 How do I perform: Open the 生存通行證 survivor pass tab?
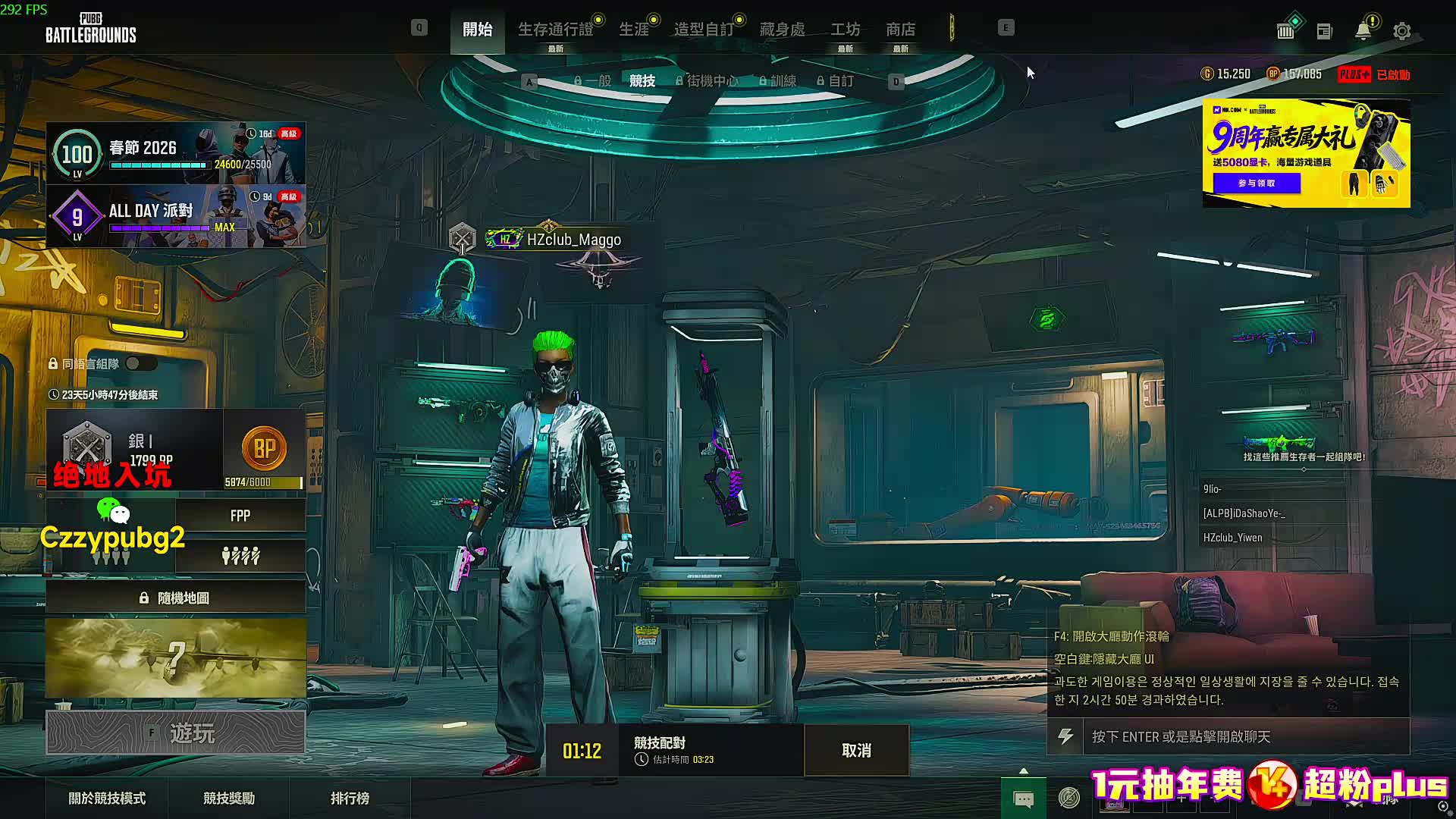[x=555, y=30]
